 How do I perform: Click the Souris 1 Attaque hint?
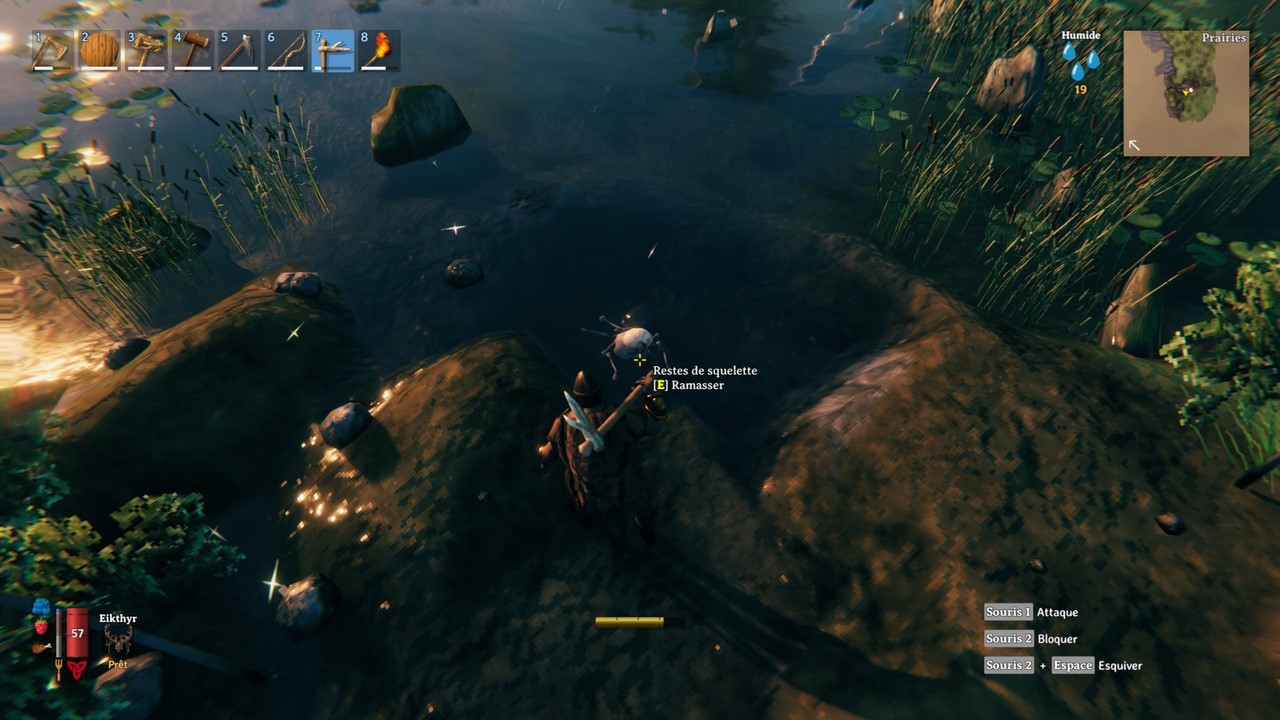pyautogui.click(x=1029, y=611)
